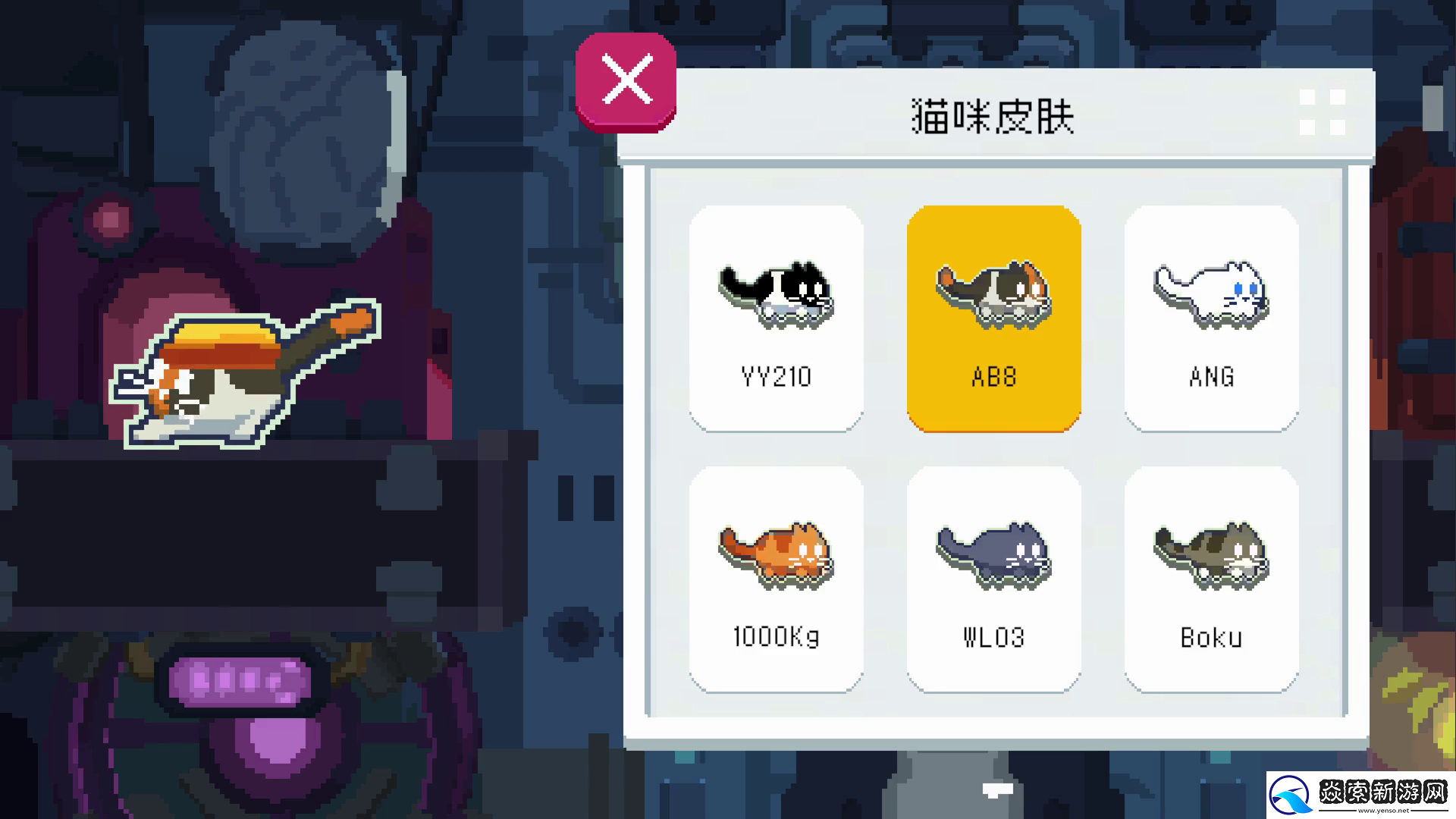
Task: Toggle the ANG skin selection
Action: pos(1211,318)
